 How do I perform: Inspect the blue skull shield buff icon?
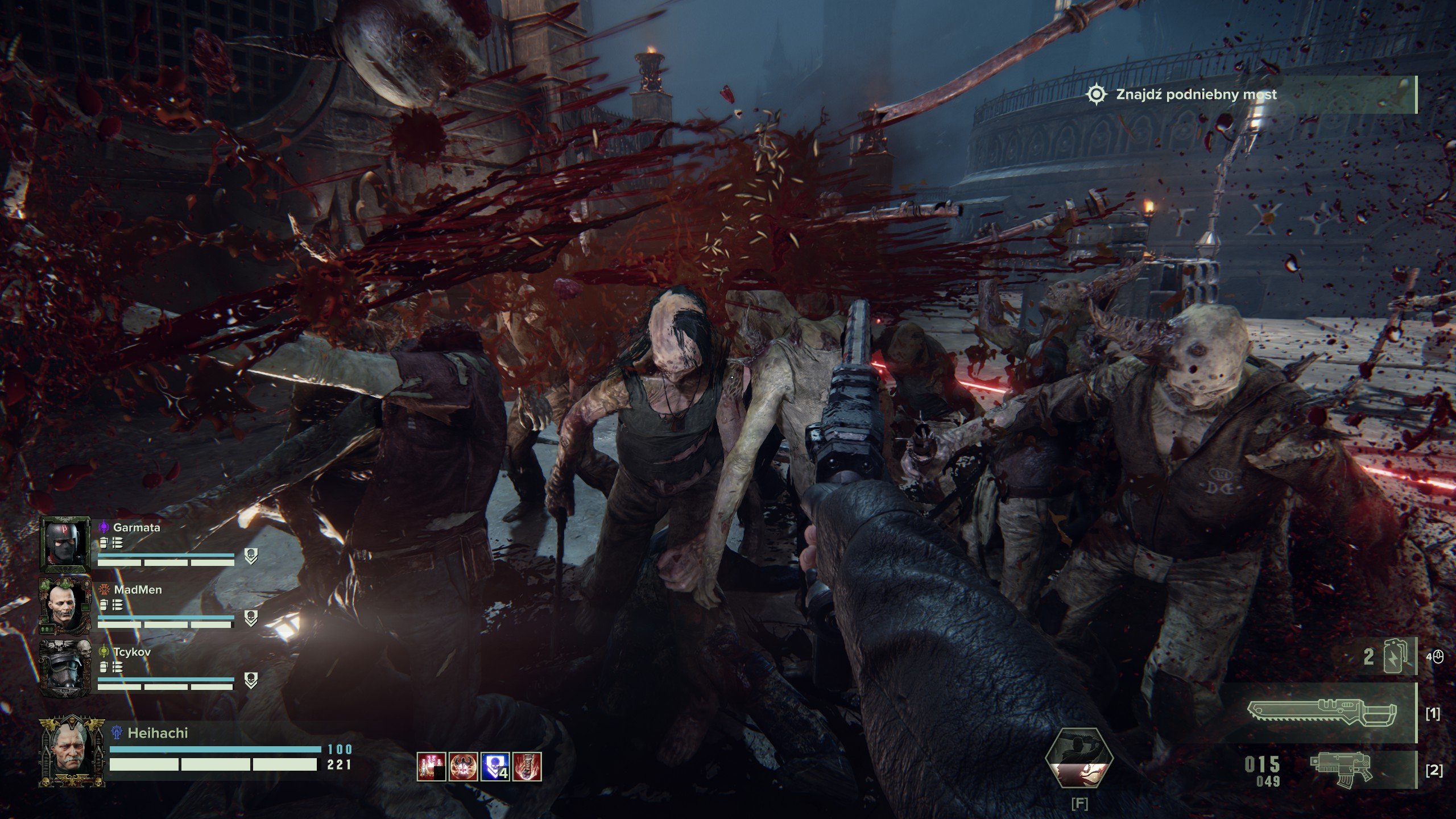point(495,766)
